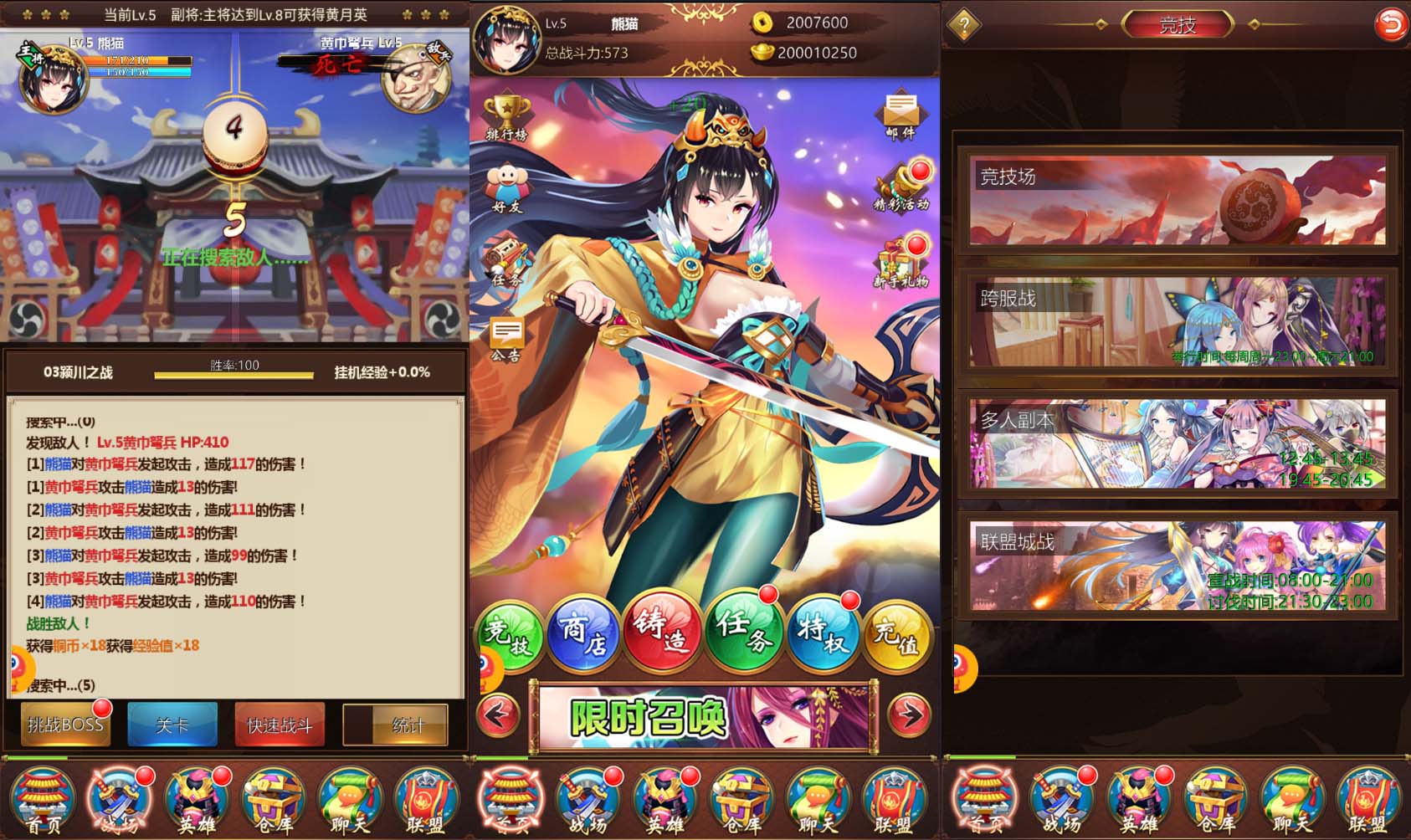The width and height of the screenshot is (1411, 840).
Task: Open the 特权 privilege orb
Action: coord(823,636)
